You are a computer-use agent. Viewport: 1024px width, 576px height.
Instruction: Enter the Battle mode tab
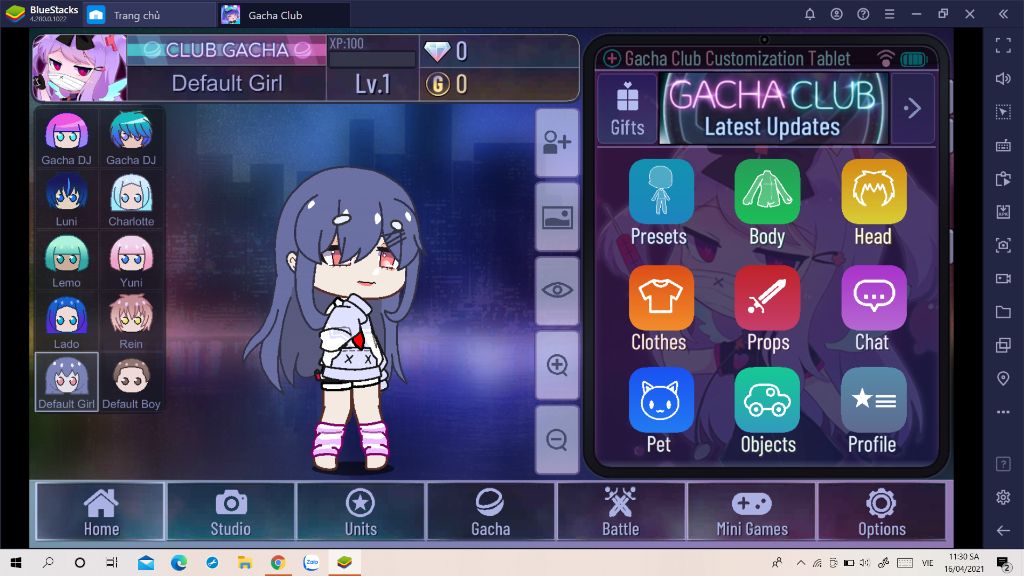tap(620, 512)
